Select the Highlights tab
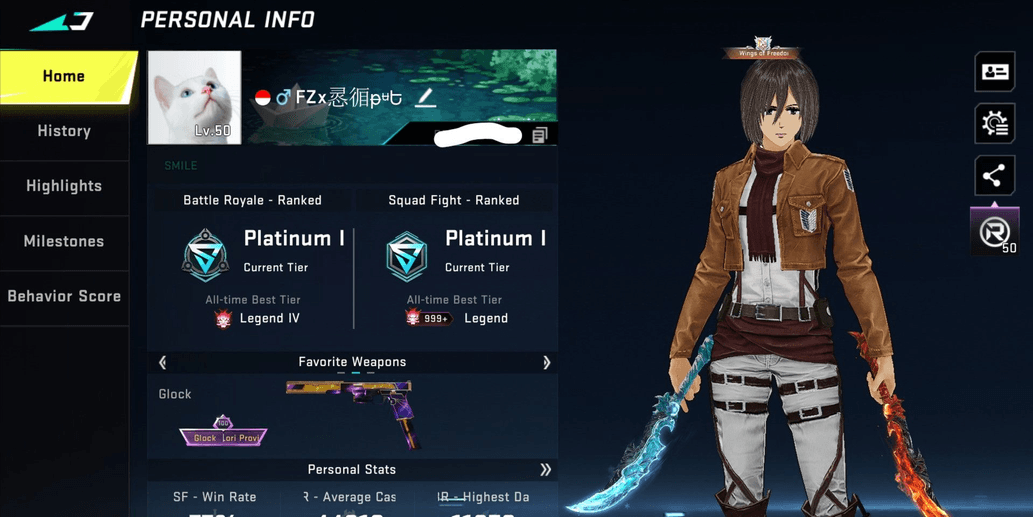 (64, 186)
